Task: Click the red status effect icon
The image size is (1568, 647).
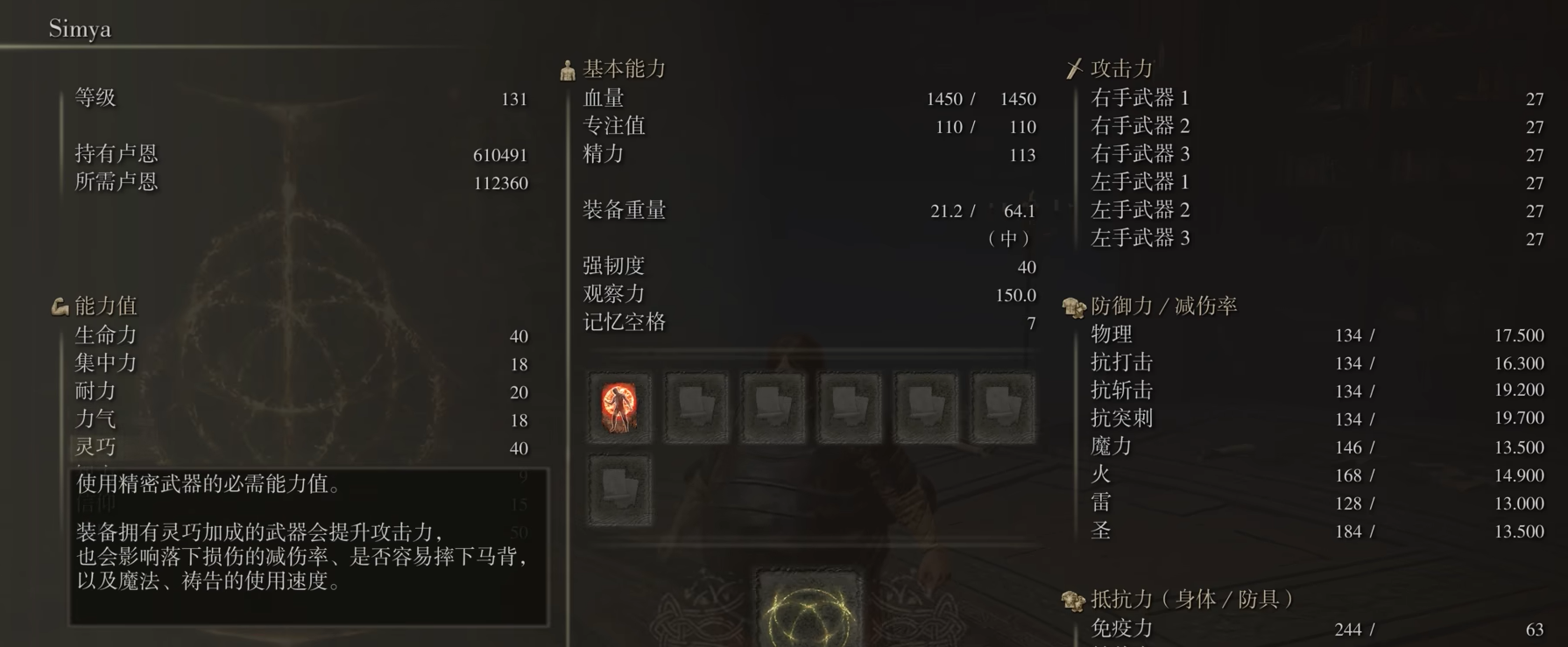Action: (x=618, y=408)
